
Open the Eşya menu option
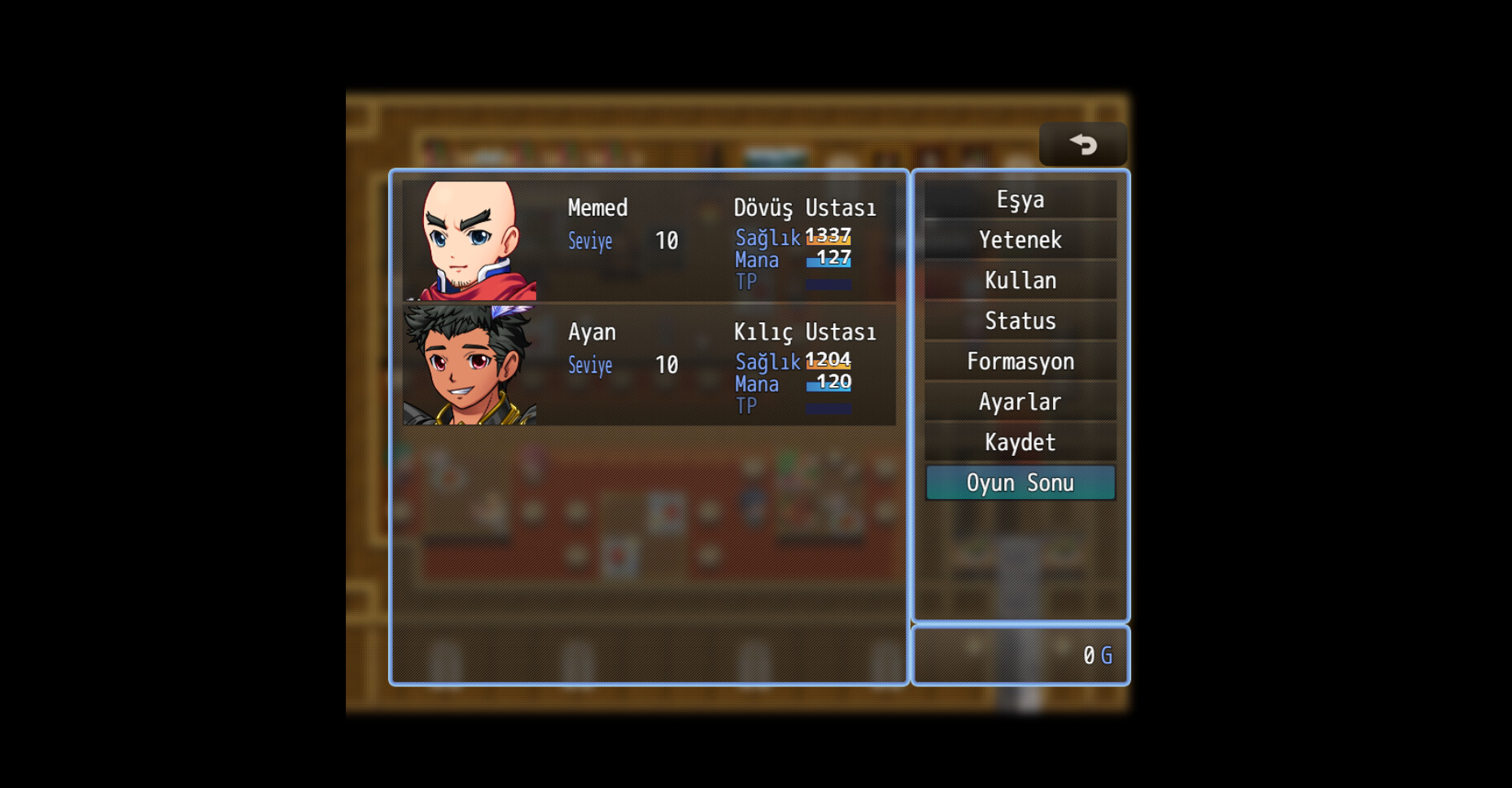pos(1020,199)
